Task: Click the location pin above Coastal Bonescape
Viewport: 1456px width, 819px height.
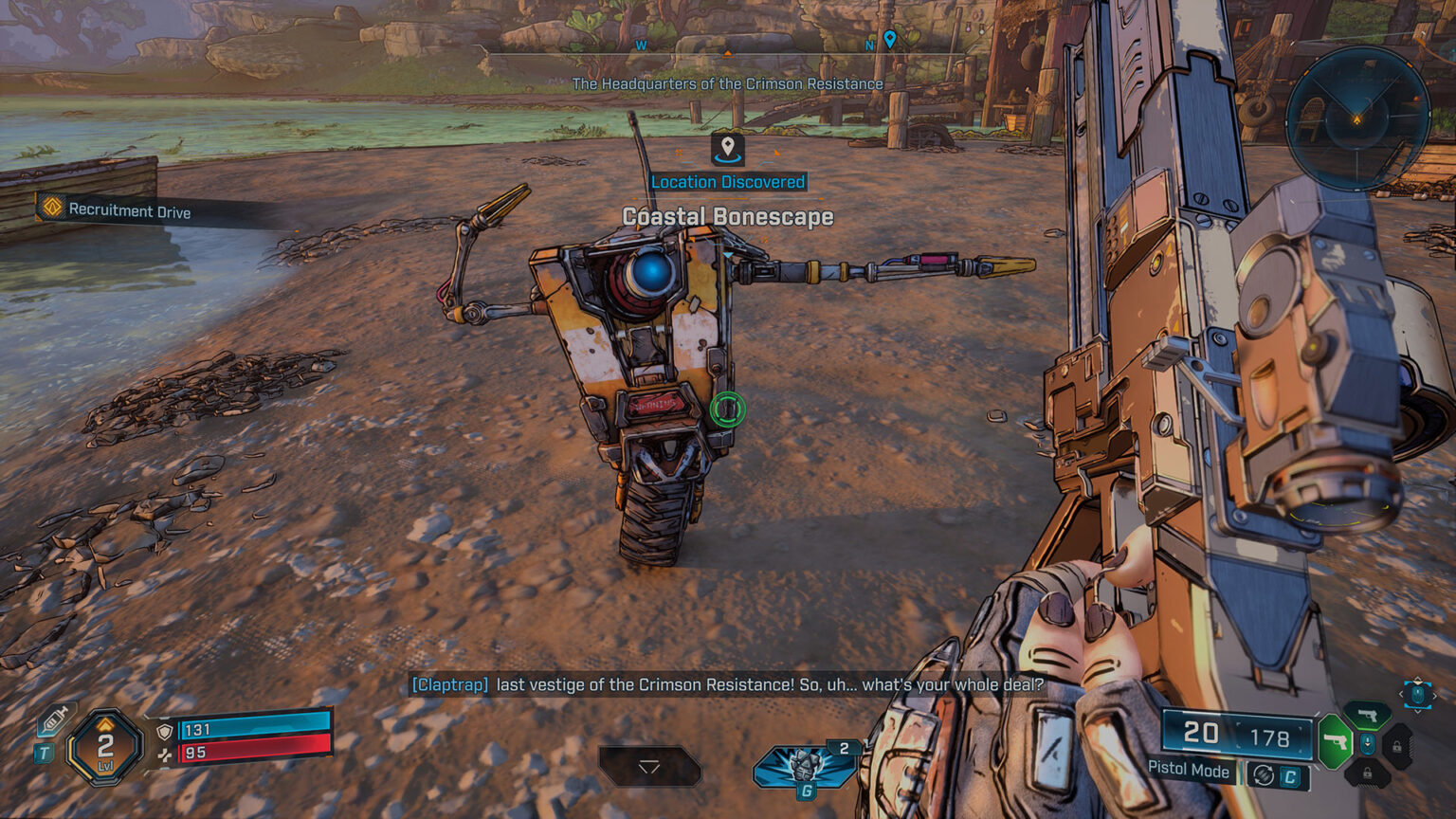Action: coord(726,152)
